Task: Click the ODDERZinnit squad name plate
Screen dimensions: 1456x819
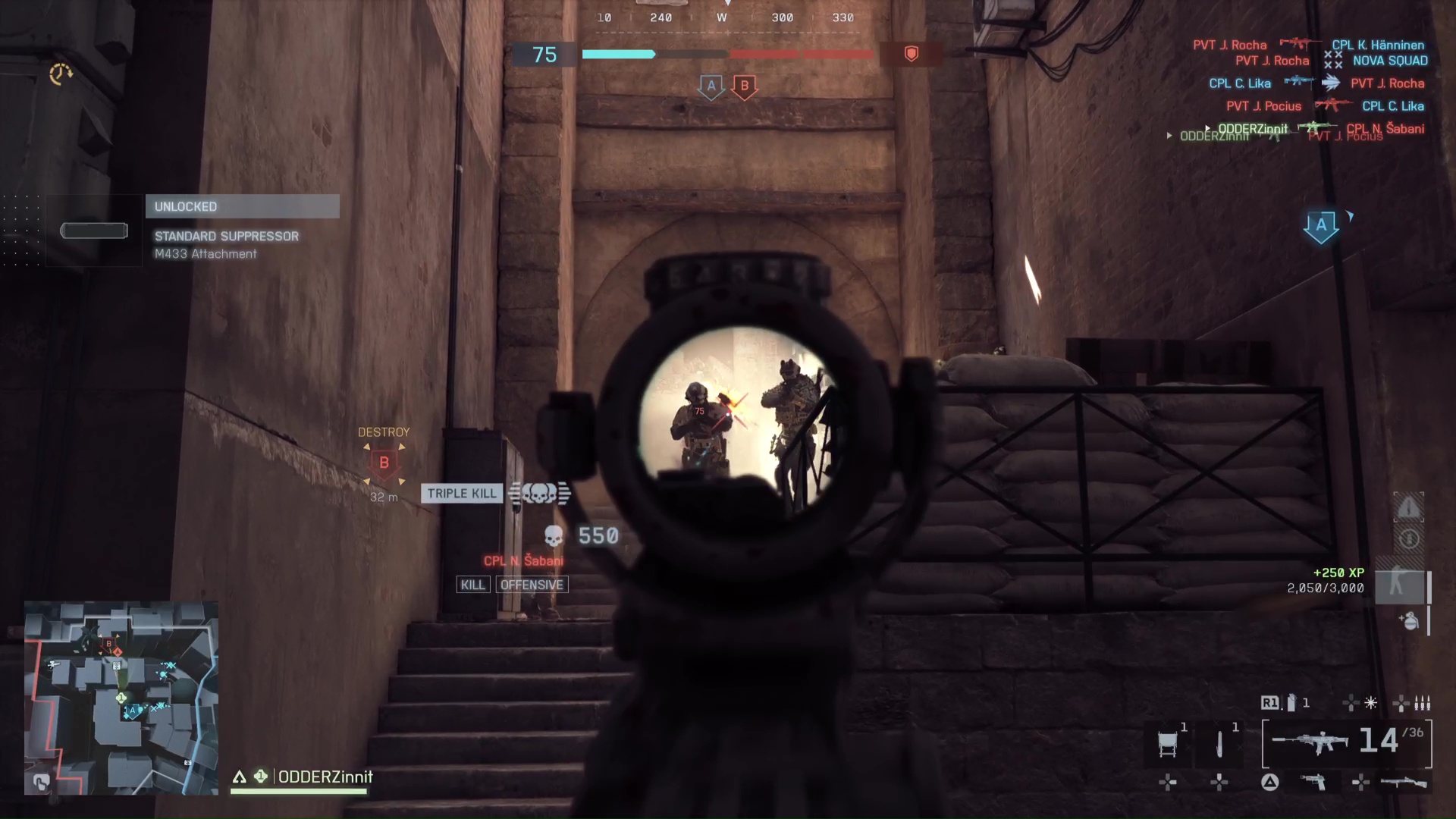Action: [325, 777]
